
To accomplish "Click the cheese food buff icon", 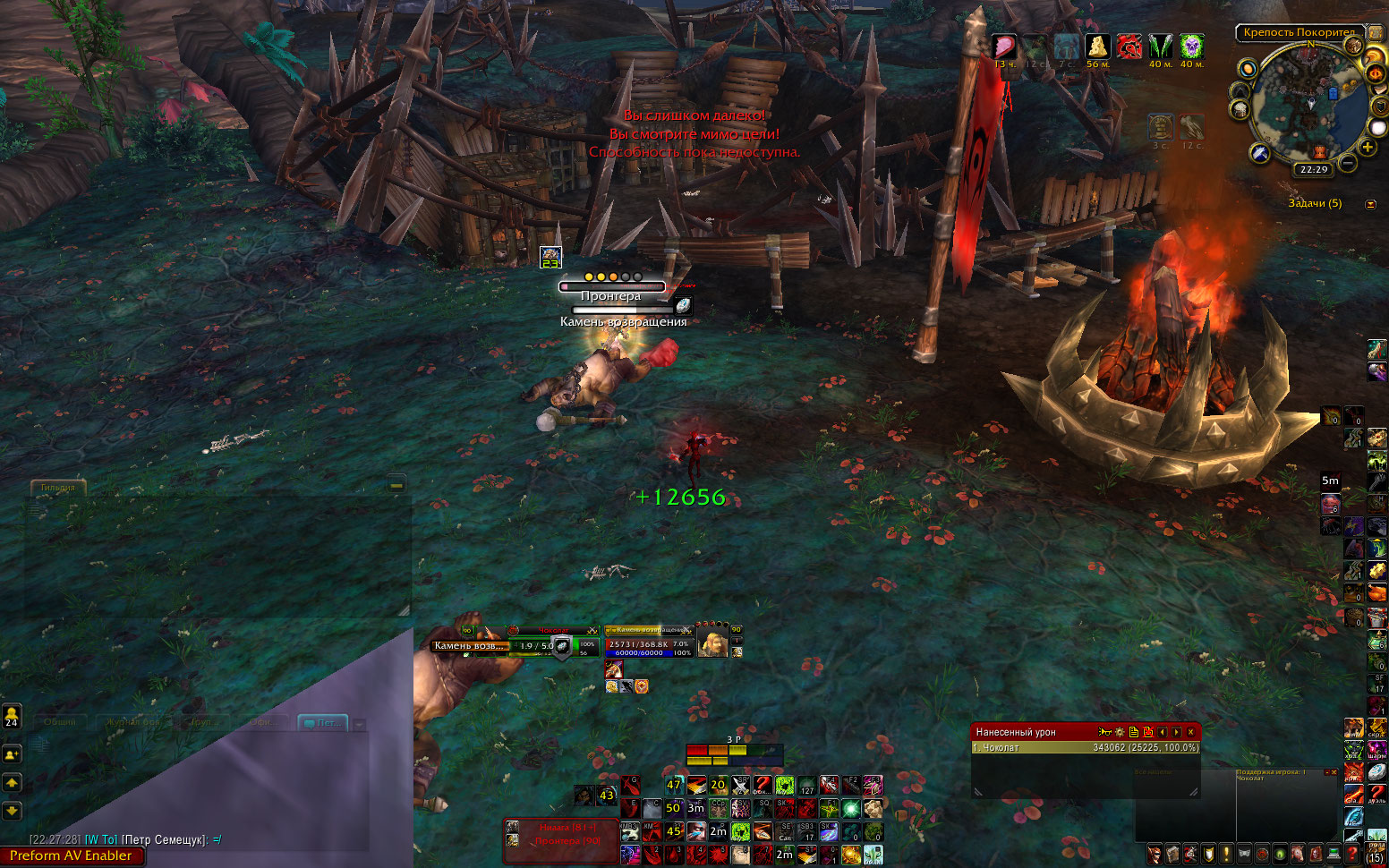I will (x=1097, y=47).
